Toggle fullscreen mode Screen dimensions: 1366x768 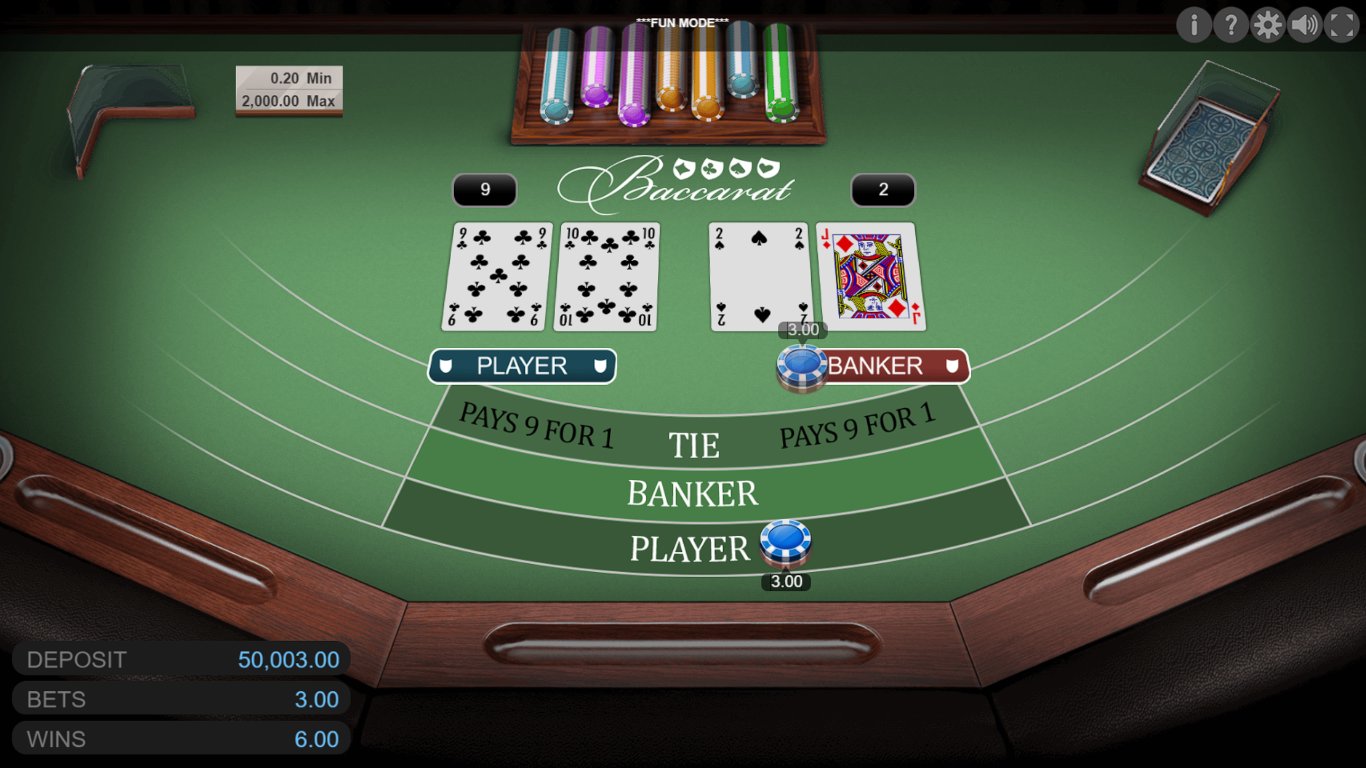tap(1340, 25)
